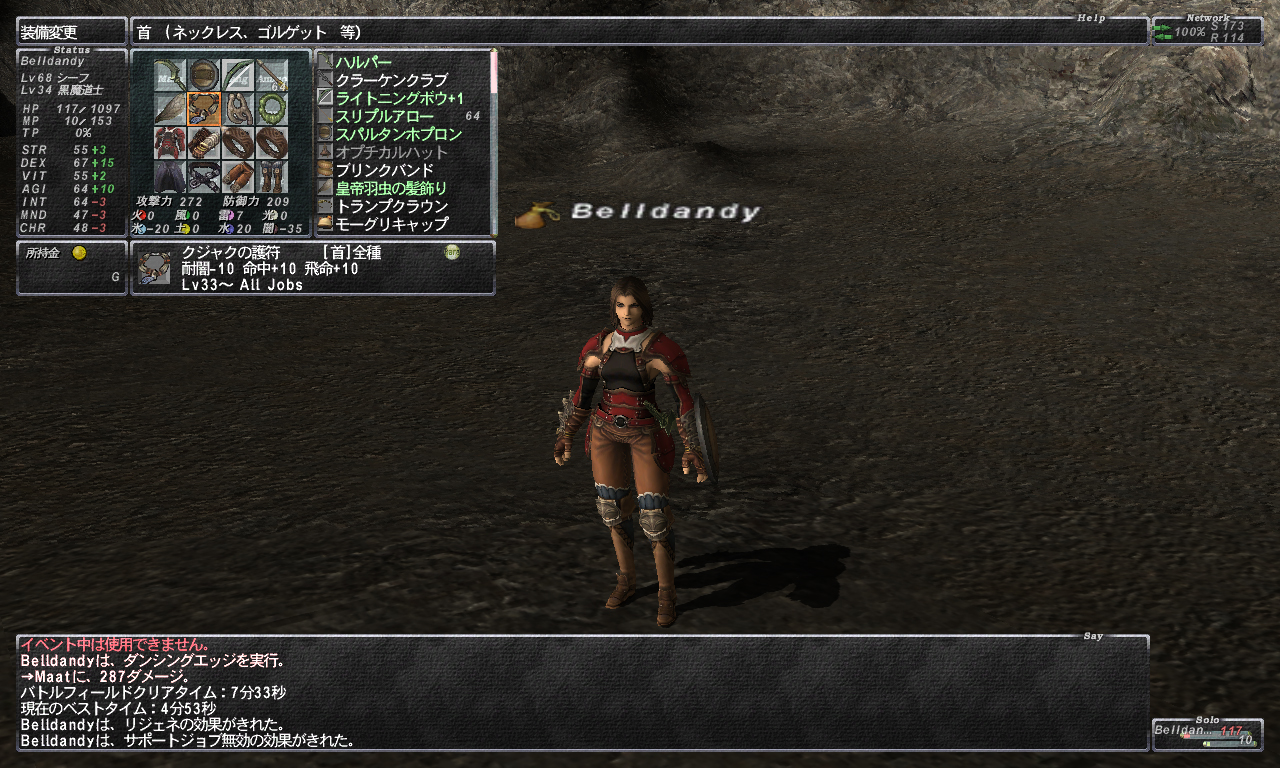Select スパルタンホプロン in the item list

tap(398, 134)
